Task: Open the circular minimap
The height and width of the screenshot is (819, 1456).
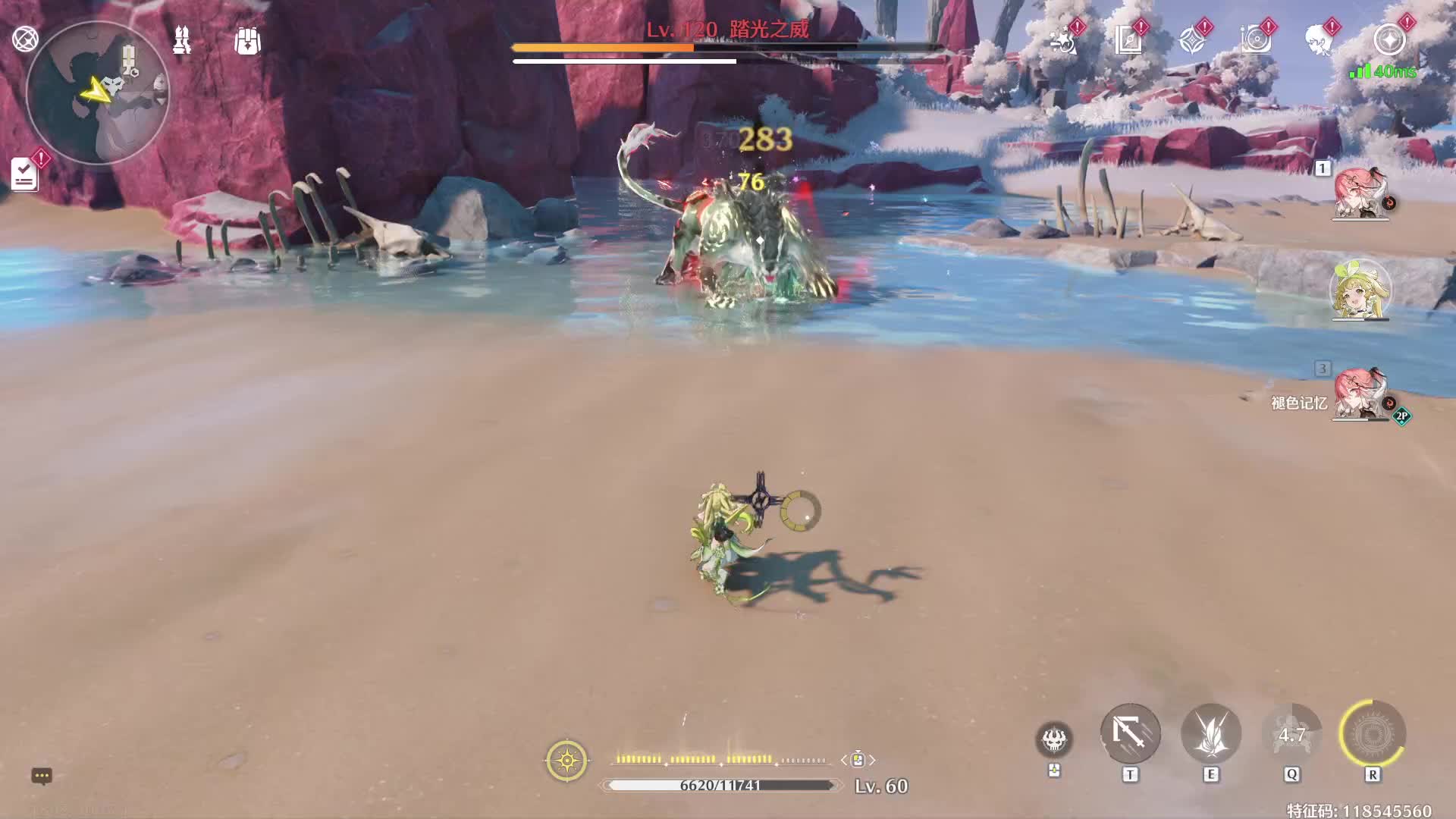Action: (97, 93)
